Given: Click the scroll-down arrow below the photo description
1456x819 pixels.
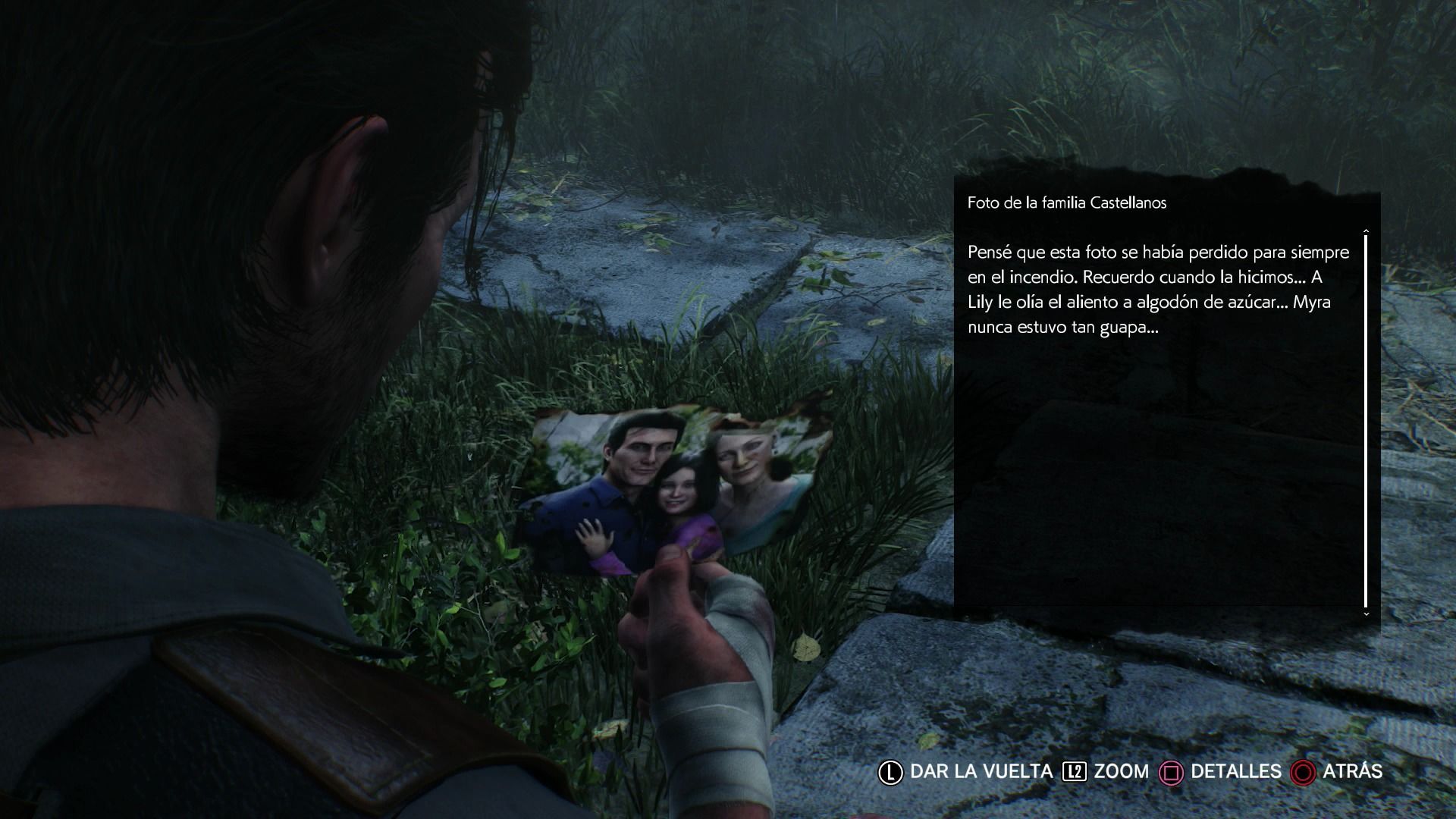Looking at the screenshot, I should pos(1366,613).
